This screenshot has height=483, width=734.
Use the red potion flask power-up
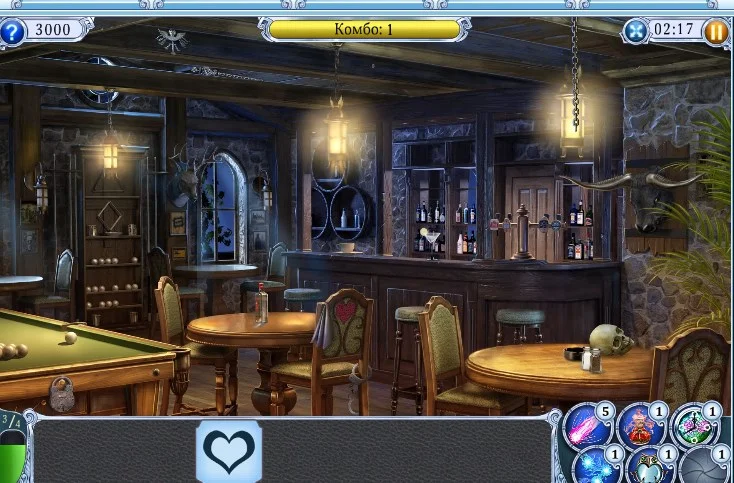(641, 426)
